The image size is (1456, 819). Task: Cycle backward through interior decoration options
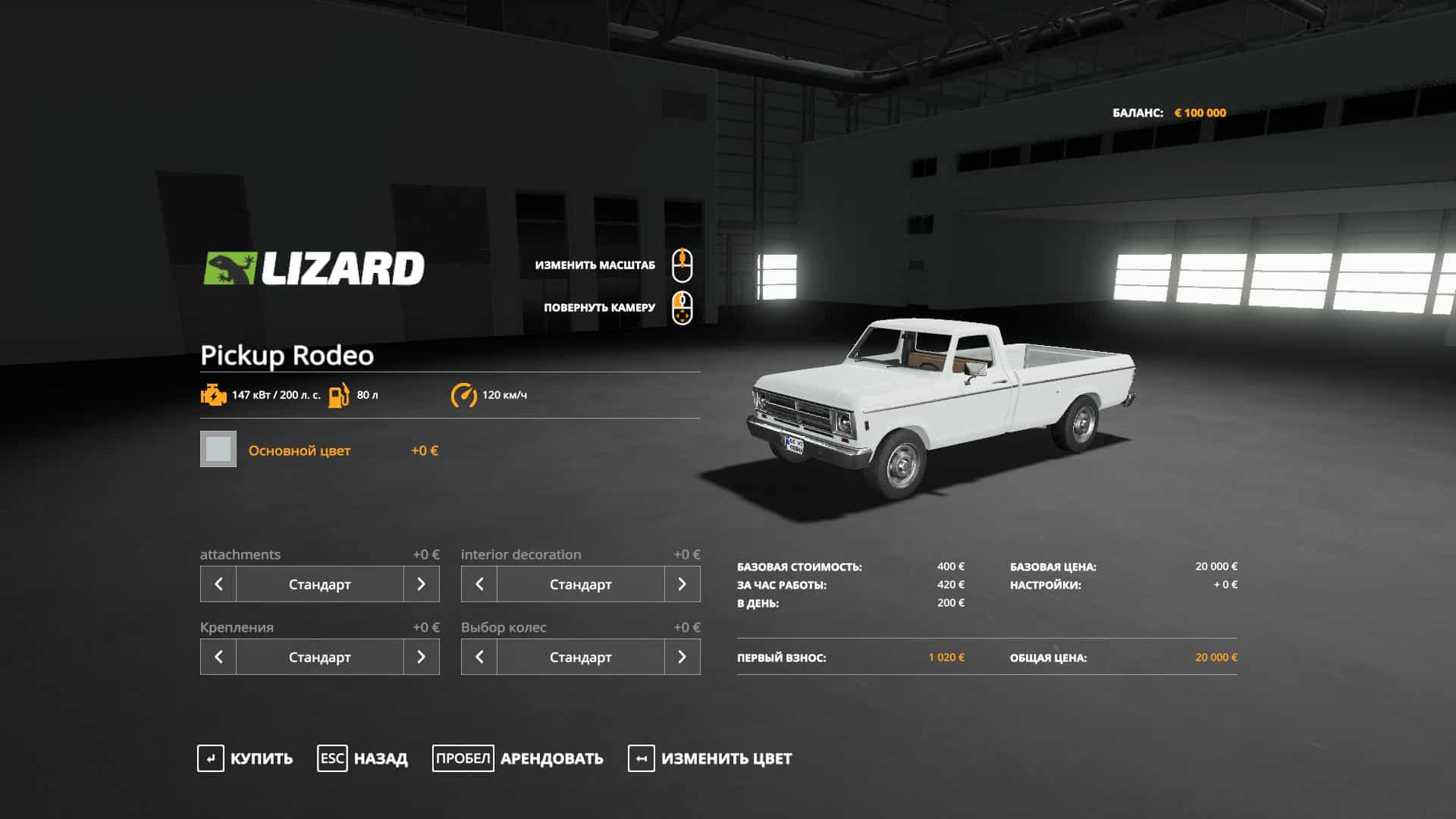[x=478, y=584]
